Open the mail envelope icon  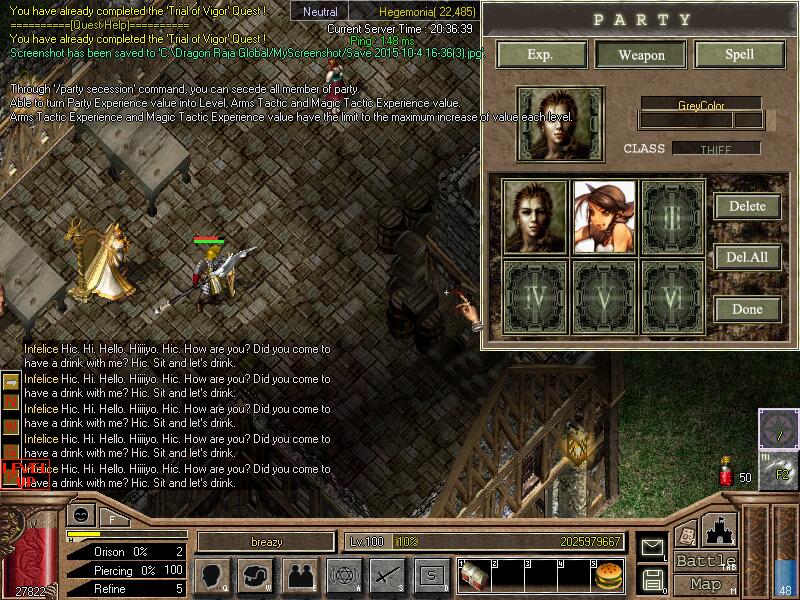653,548
